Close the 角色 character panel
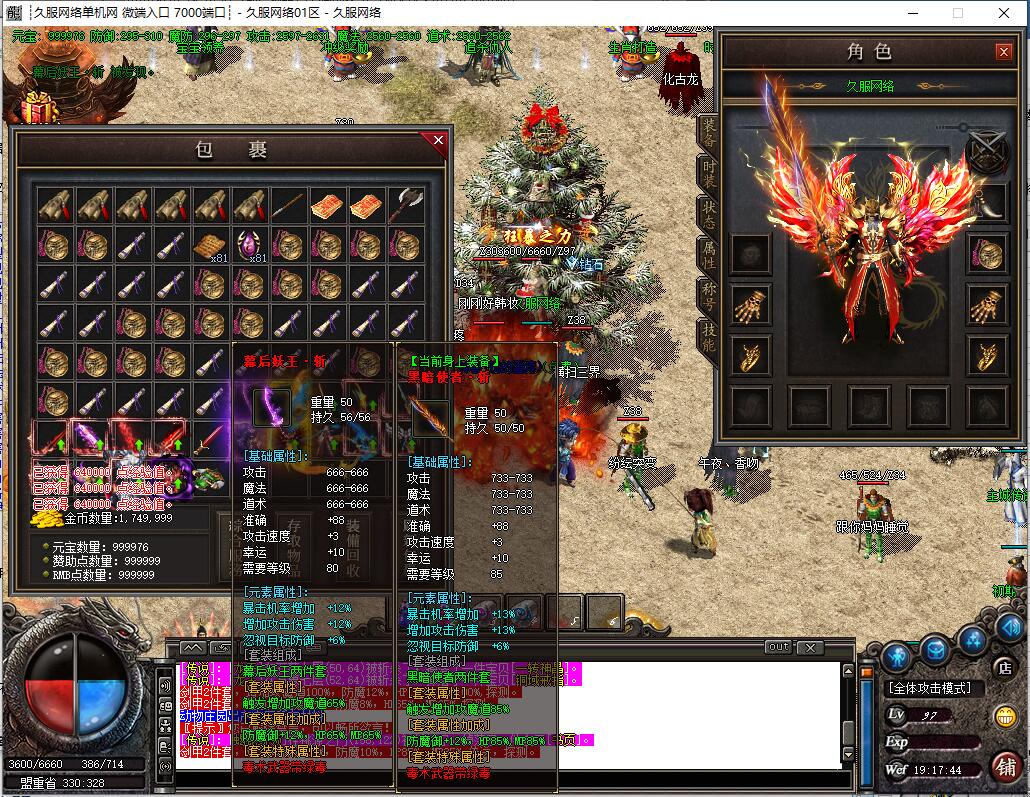Viewport: 1030px width, 797px height. coord(1003,52)
